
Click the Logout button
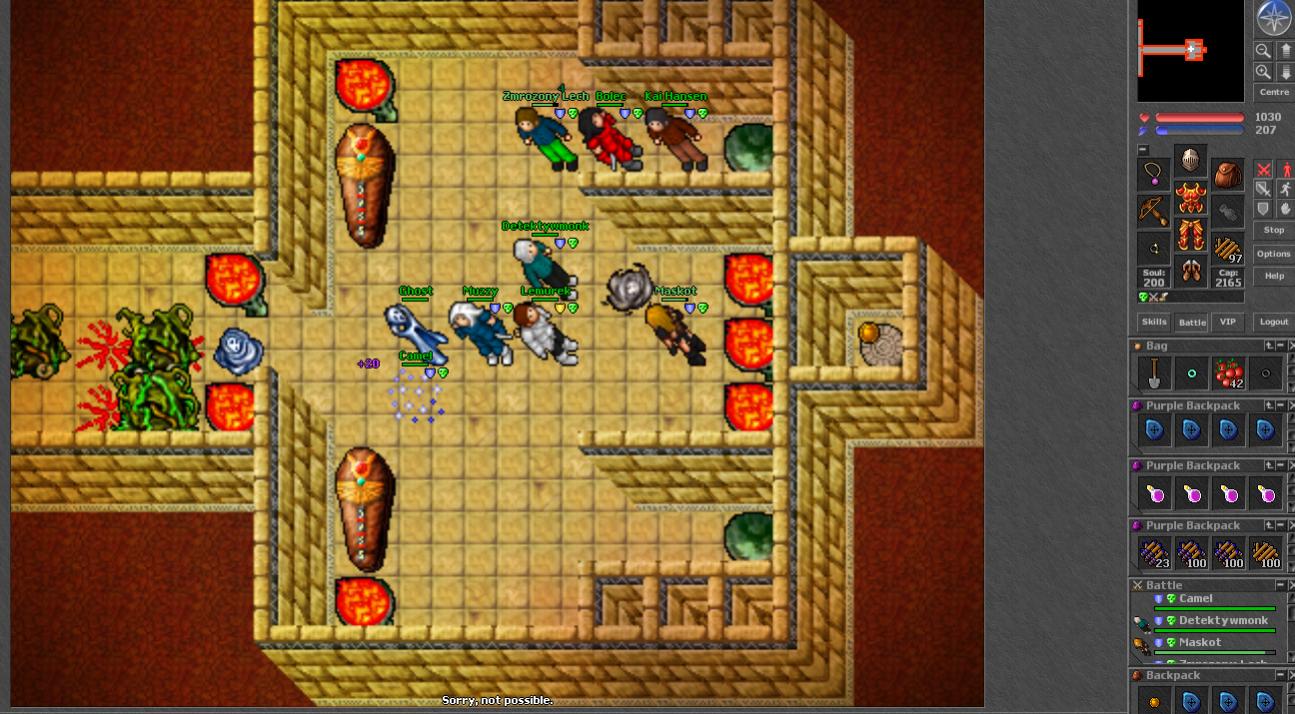[x=1273, y=322]
